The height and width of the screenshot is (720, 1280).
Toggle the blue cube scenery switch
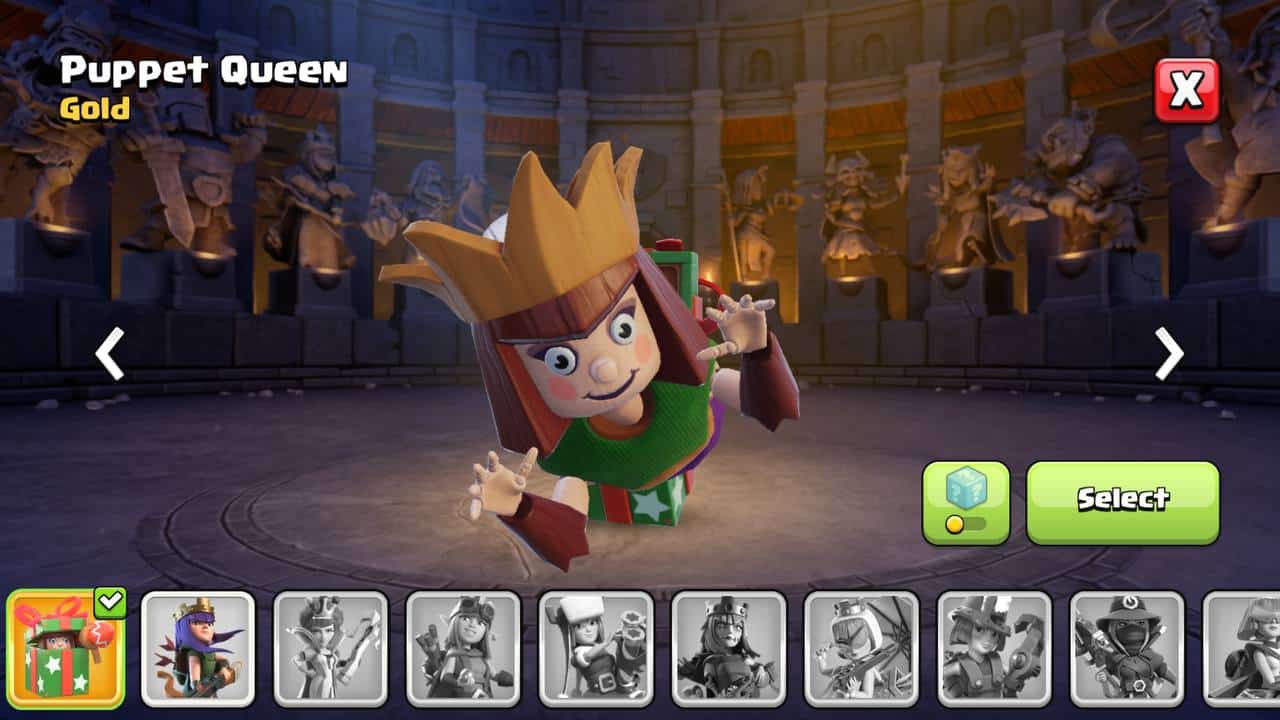pyautogui.click(x=966, y=502)
